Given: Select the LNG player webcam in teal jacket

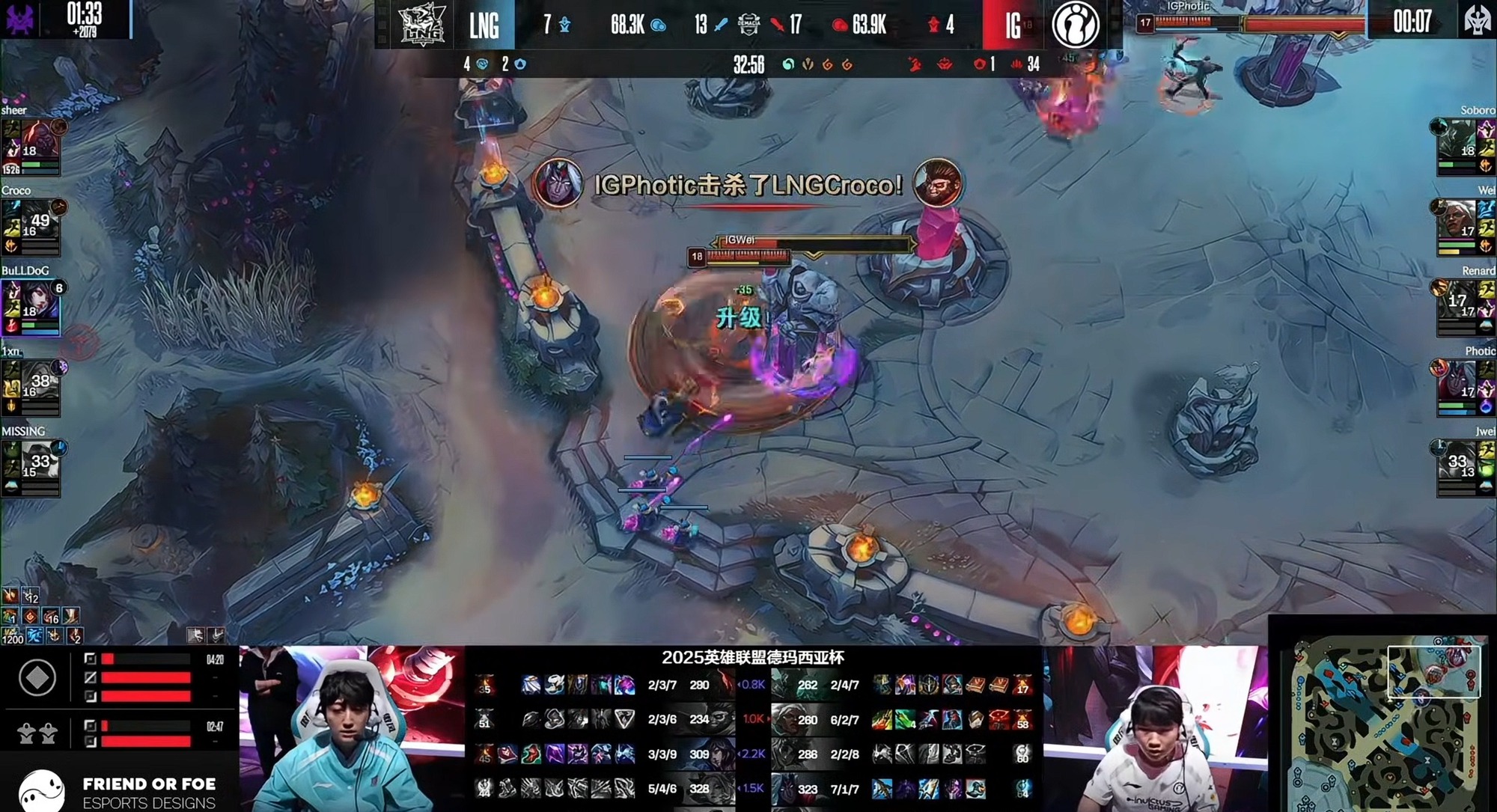Looking at the screenshot, I should click(352, 730).
